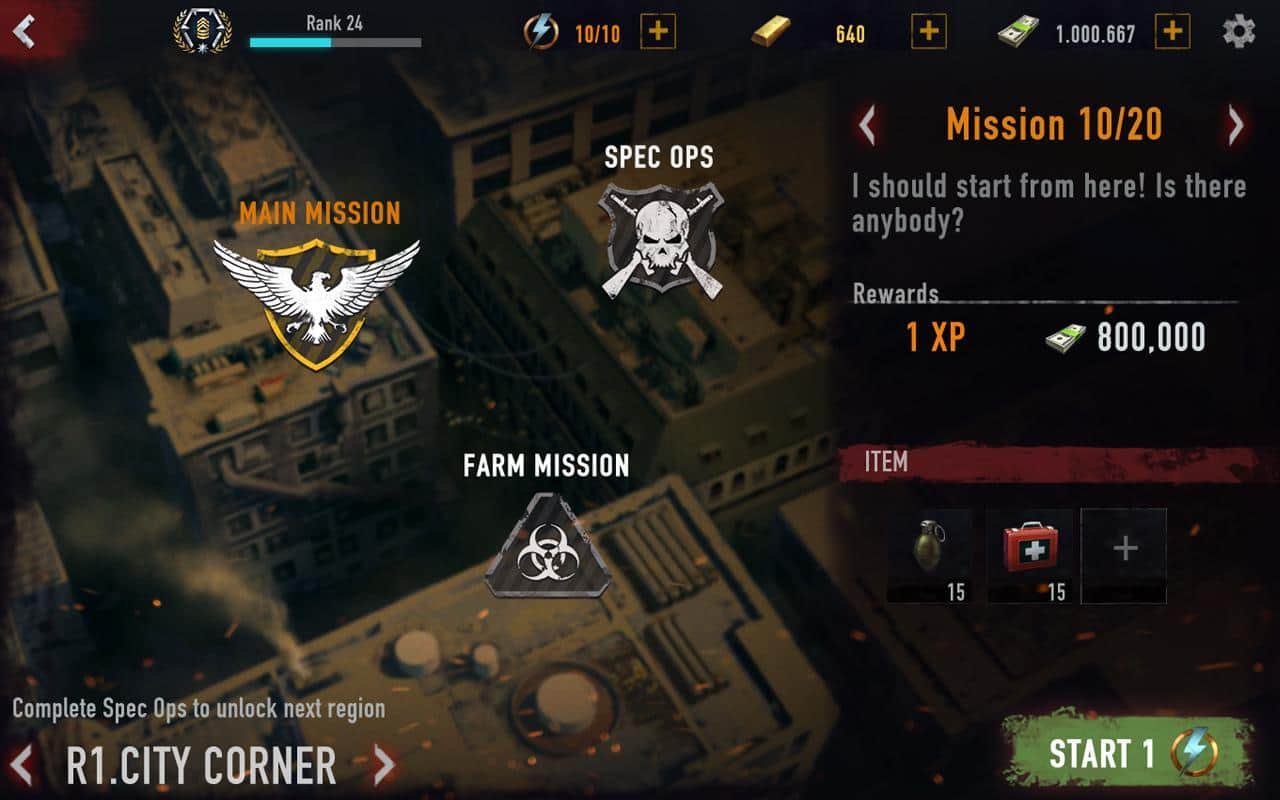Select the medkit item slot
This screenshot has width=1280, height=800.
(1030, 555)
